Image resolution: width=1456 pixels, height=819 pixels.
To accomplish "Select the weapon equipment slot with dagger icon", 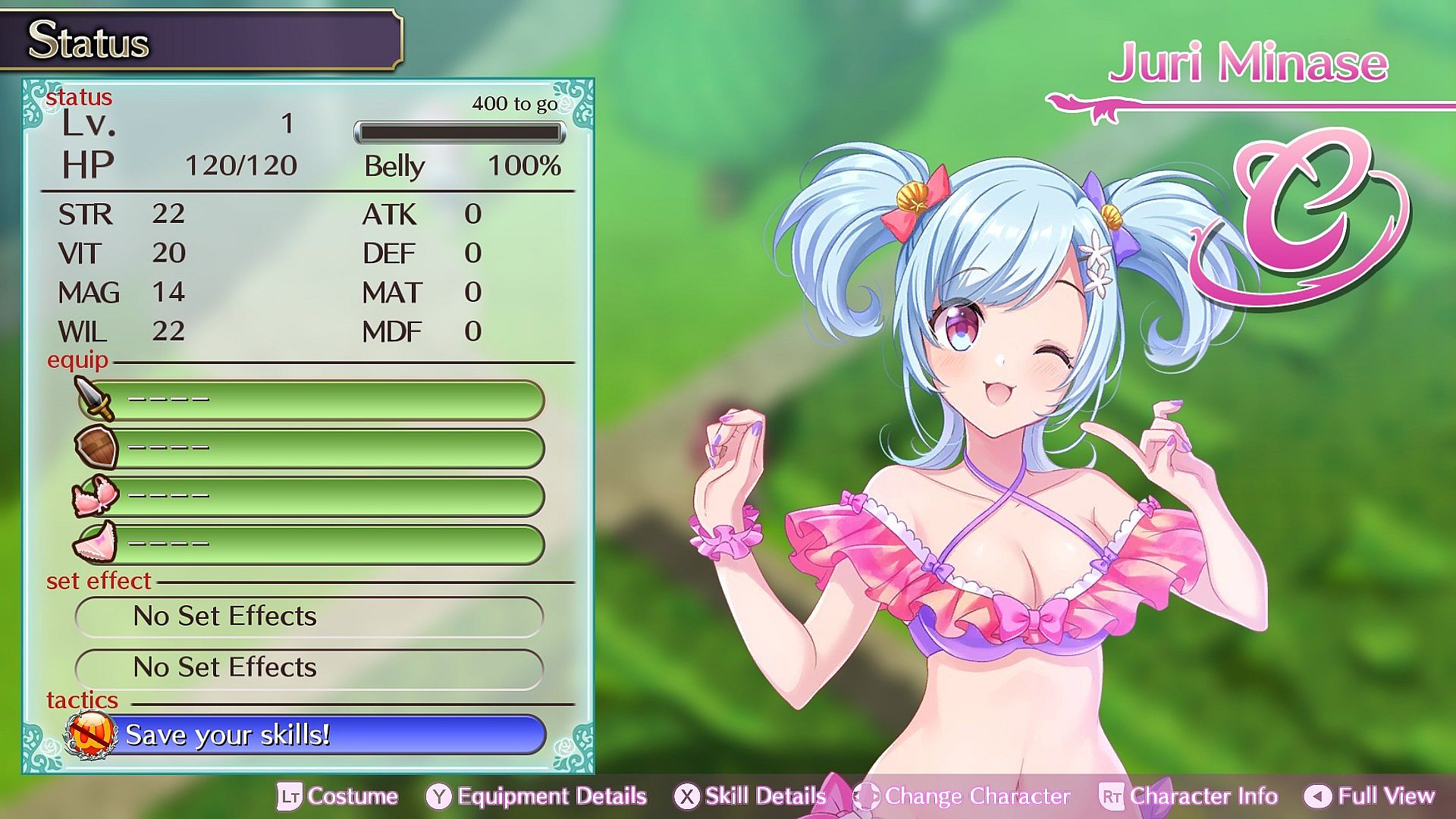I will click(x=311, y=400).
